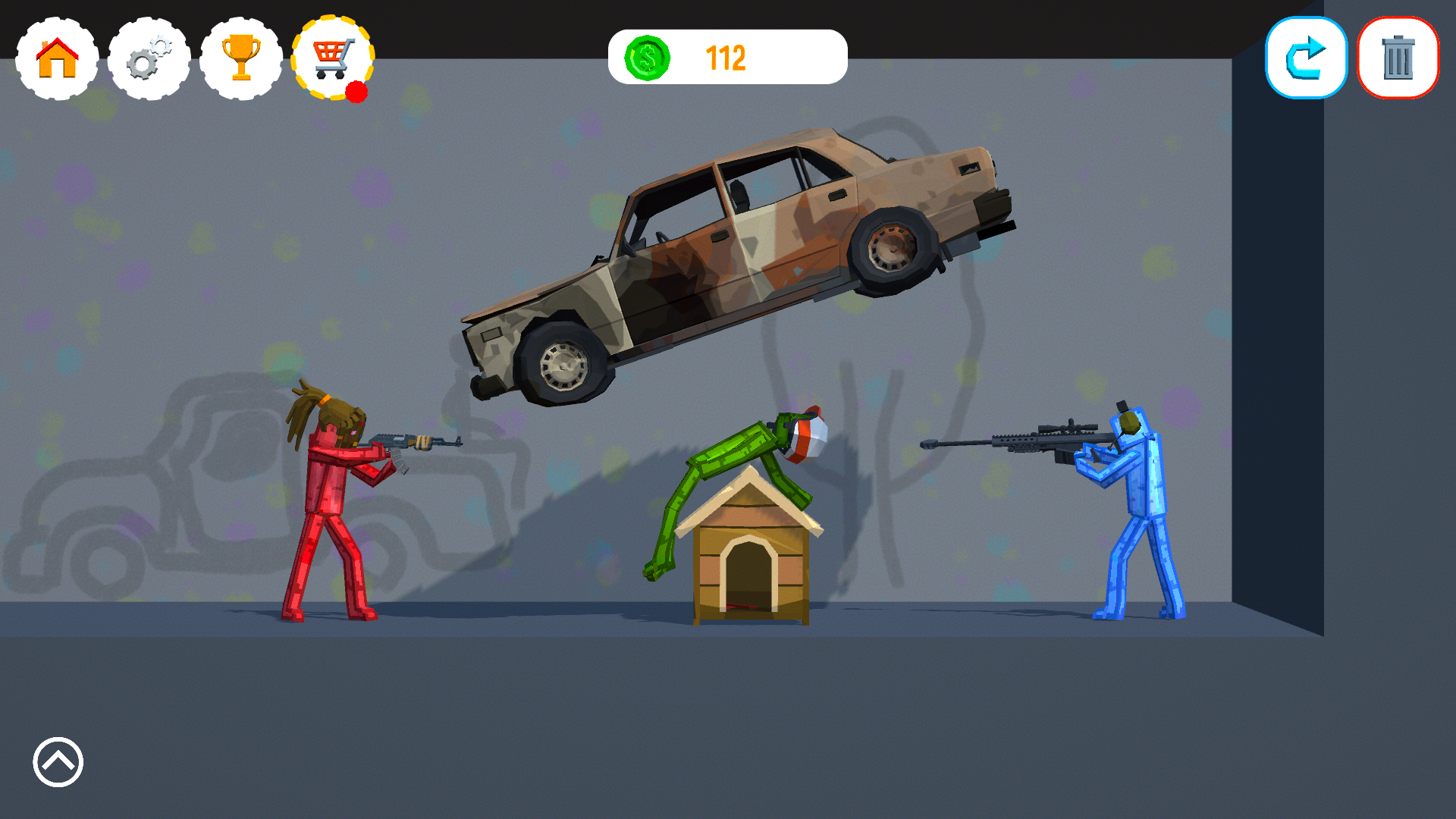Click the white coin counter pill
Viewport: 1456px width, 819px height.
pyautogui.click(x=728, y=56)
